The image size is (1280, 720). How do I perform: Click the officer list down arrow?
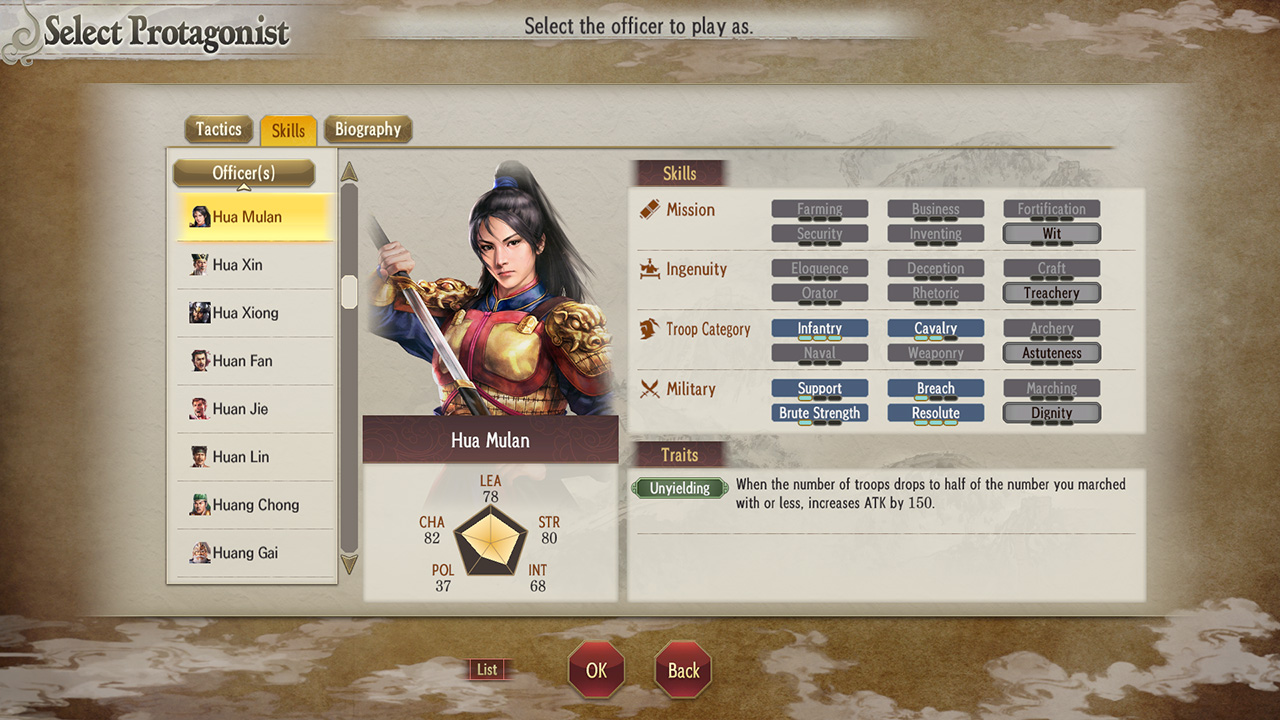pyautogui.click(x=349, y=564)
